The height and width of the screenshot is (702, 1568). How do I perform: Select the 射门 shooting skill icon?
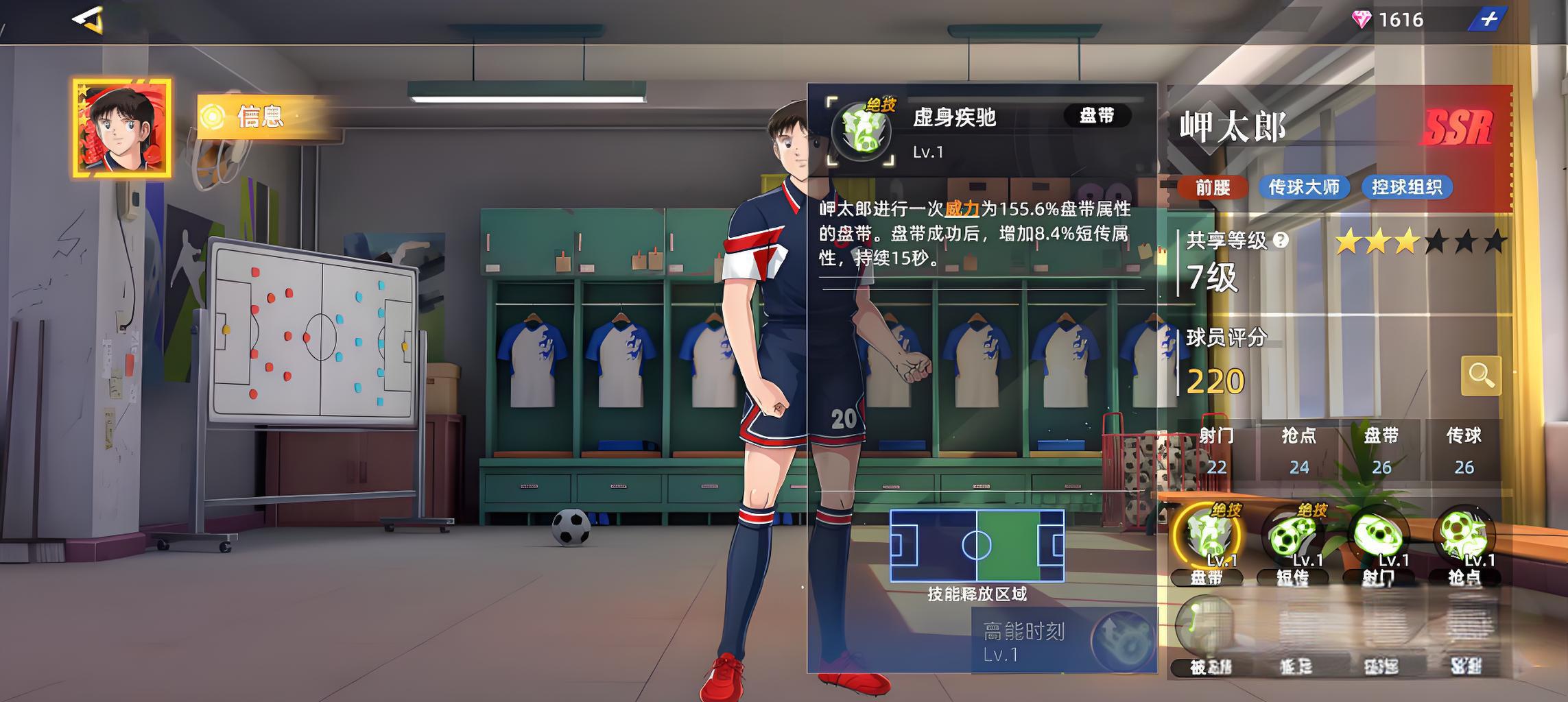pos(1379,537)
